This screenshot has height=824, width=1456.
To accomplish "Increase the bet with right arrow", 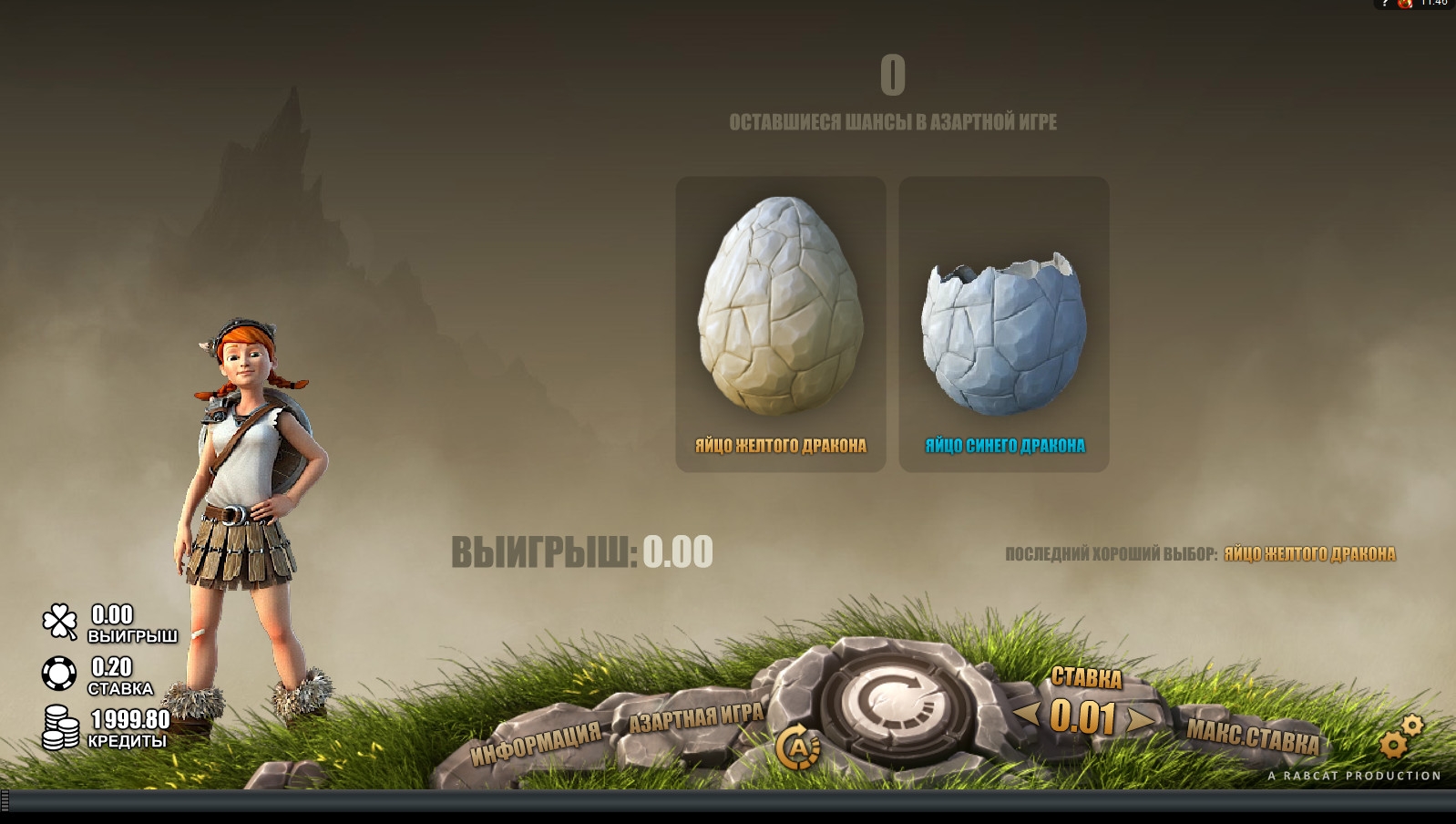I will coord(1141,719).
